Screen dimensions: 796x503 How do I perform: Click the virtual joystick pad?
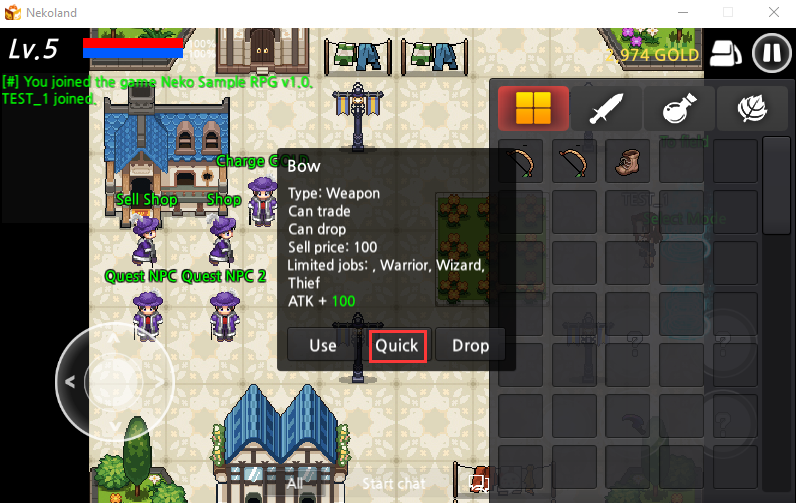point(112,380)
